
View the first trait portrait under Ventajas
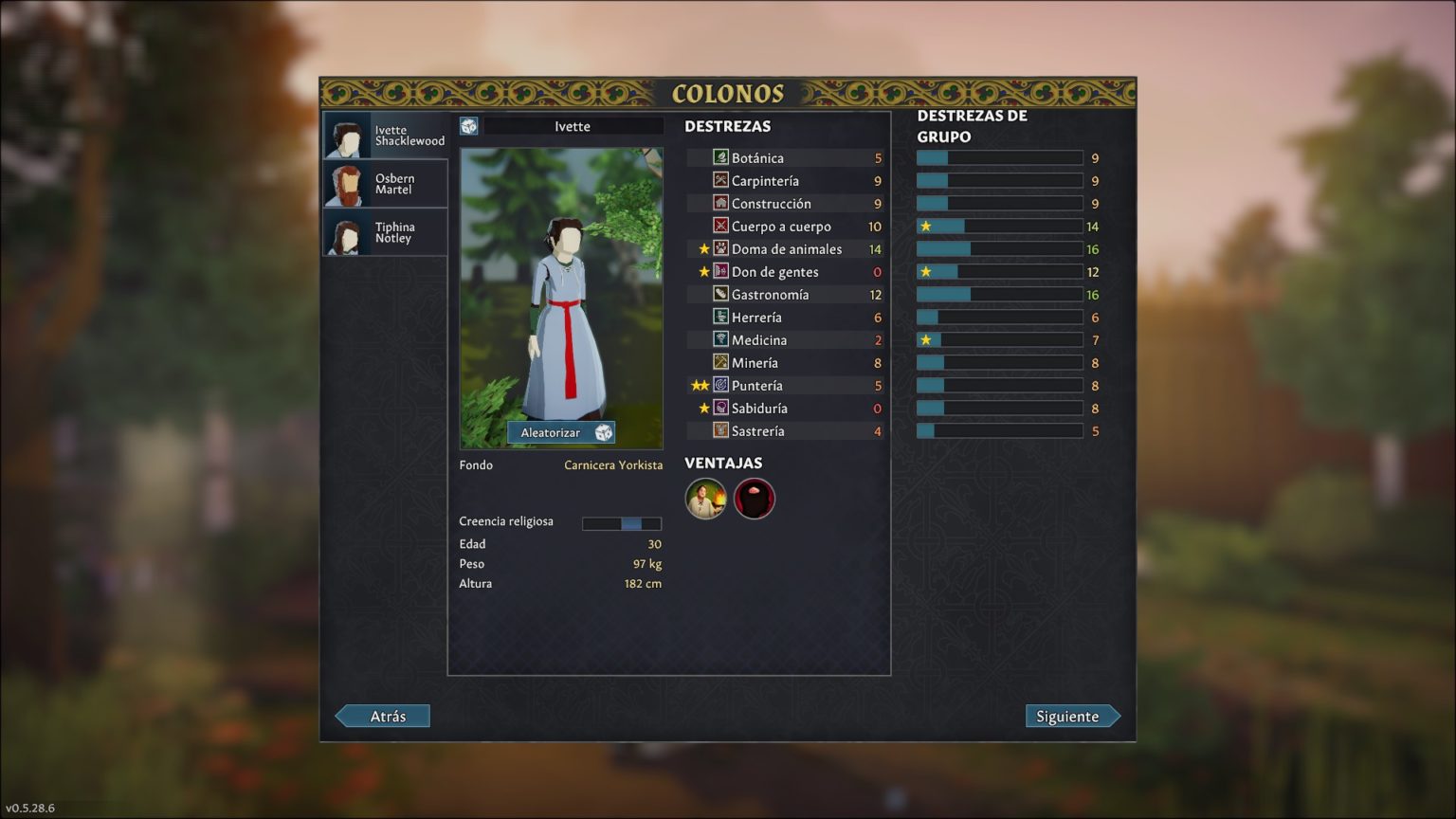(x=705, y=497)
